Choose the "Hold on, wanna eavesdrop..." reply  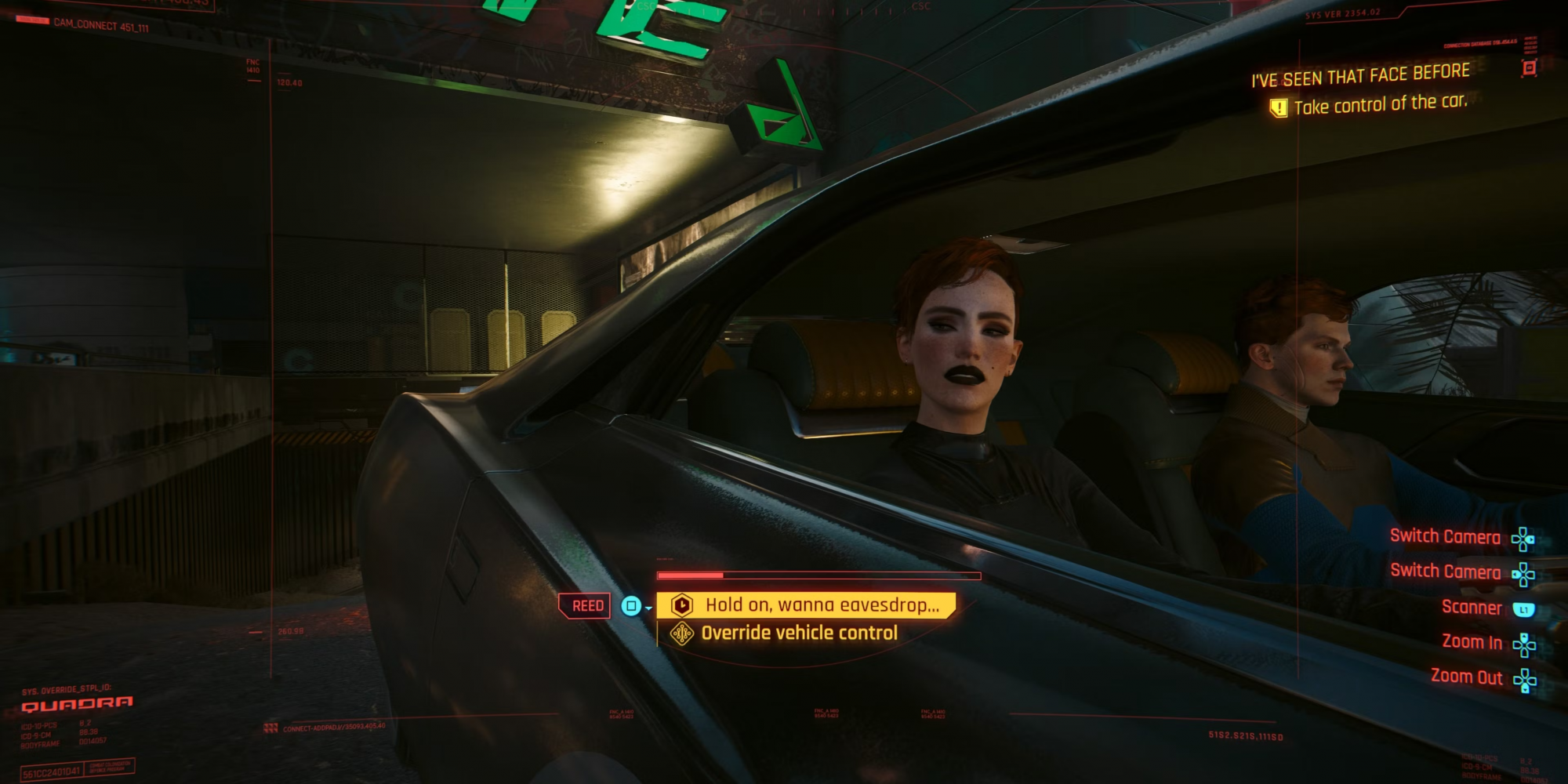821,605
